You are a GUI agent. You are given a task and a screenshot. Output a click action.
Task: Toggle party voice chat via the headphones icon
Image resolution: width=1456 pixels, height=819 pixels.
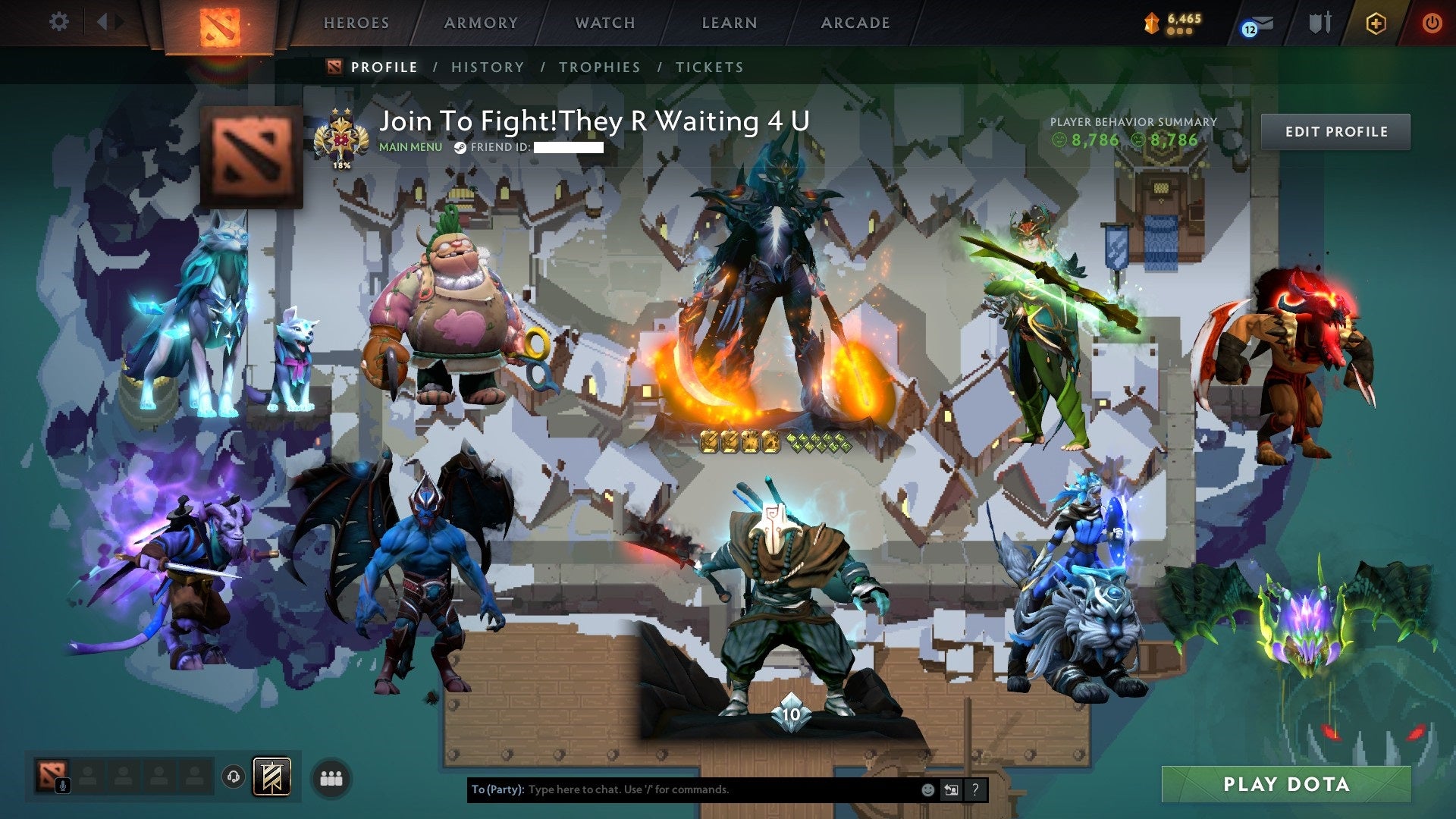233,778
